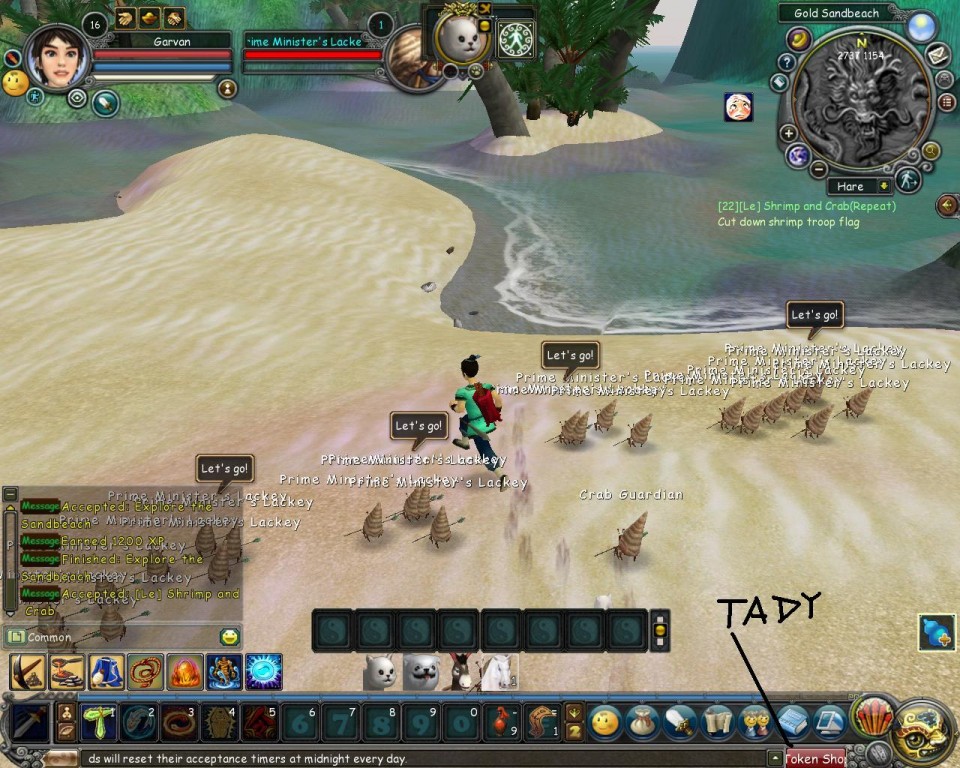960x768 pixels.
Task: Zoom in the minimap with plus button
Action: point(789,133)
